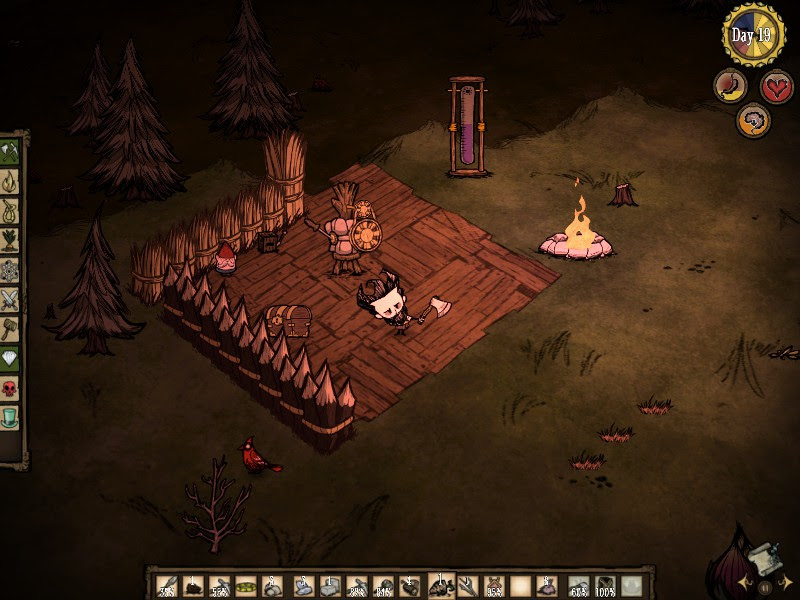Switch to the Survival rope tab
The height and width of the screenshot is (600, 800).
(10, 211)
